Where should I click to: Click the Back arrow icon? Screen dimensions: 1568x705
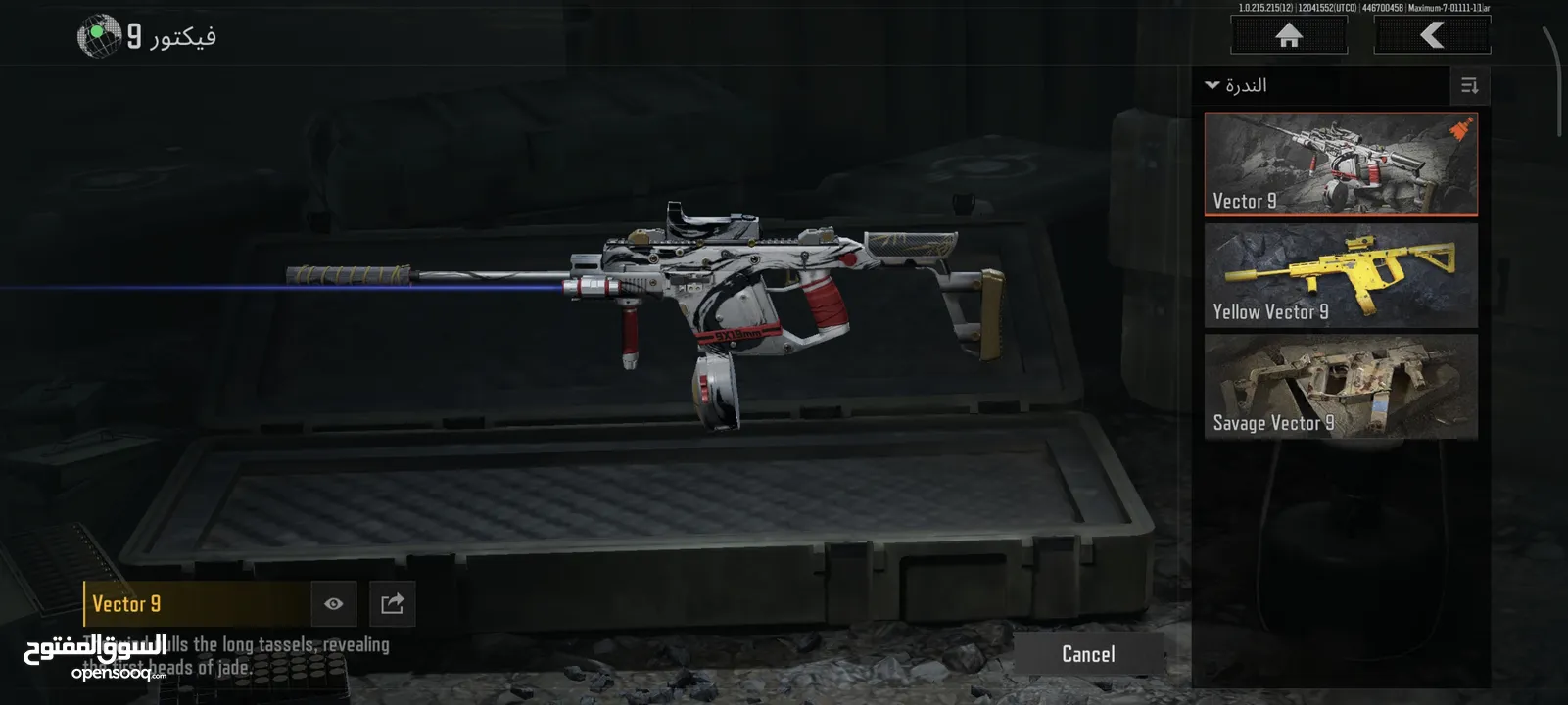[x=1431, y=34]
